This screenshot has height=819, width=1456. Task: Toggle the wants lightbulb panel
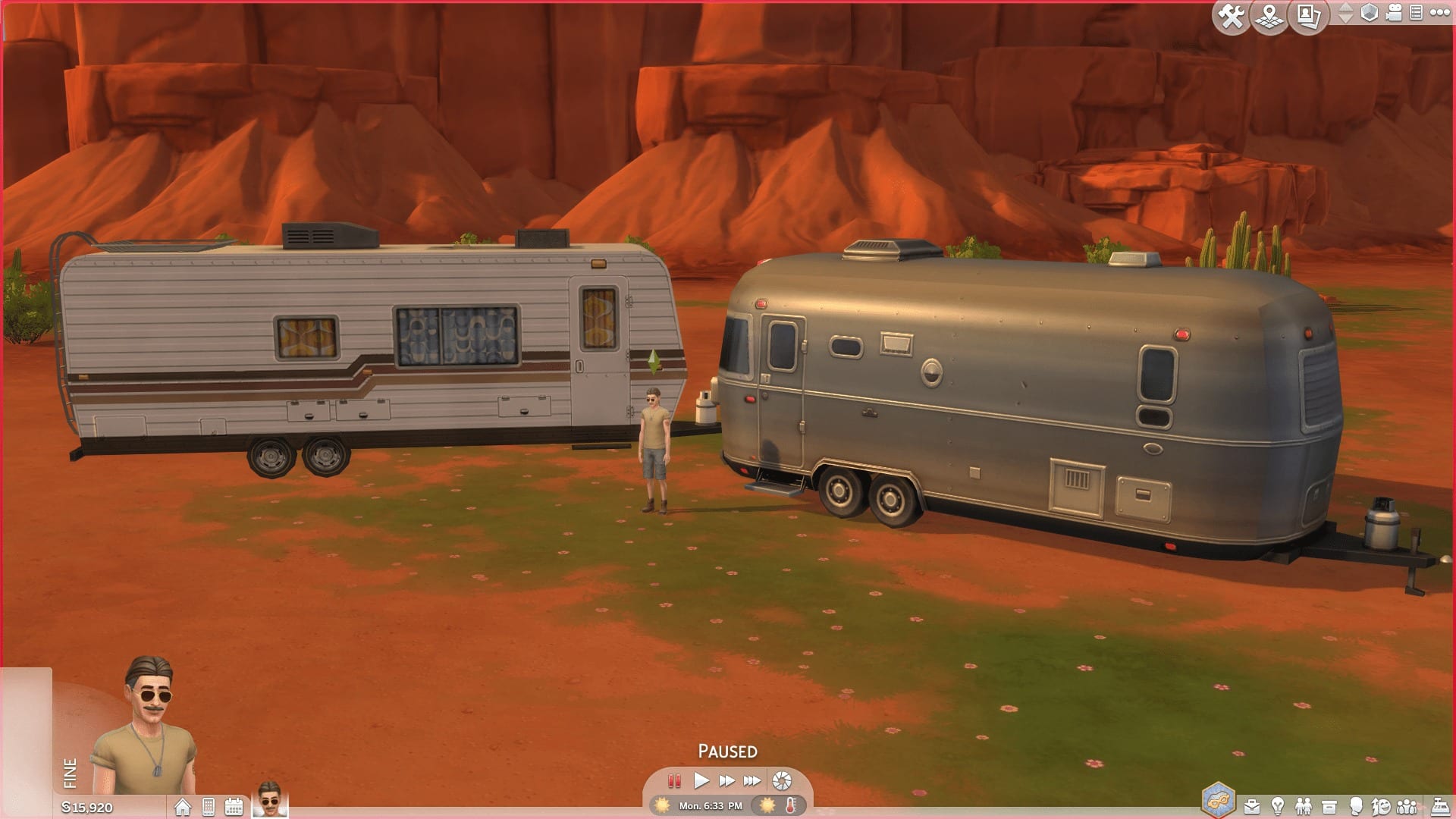point(1277,805)
